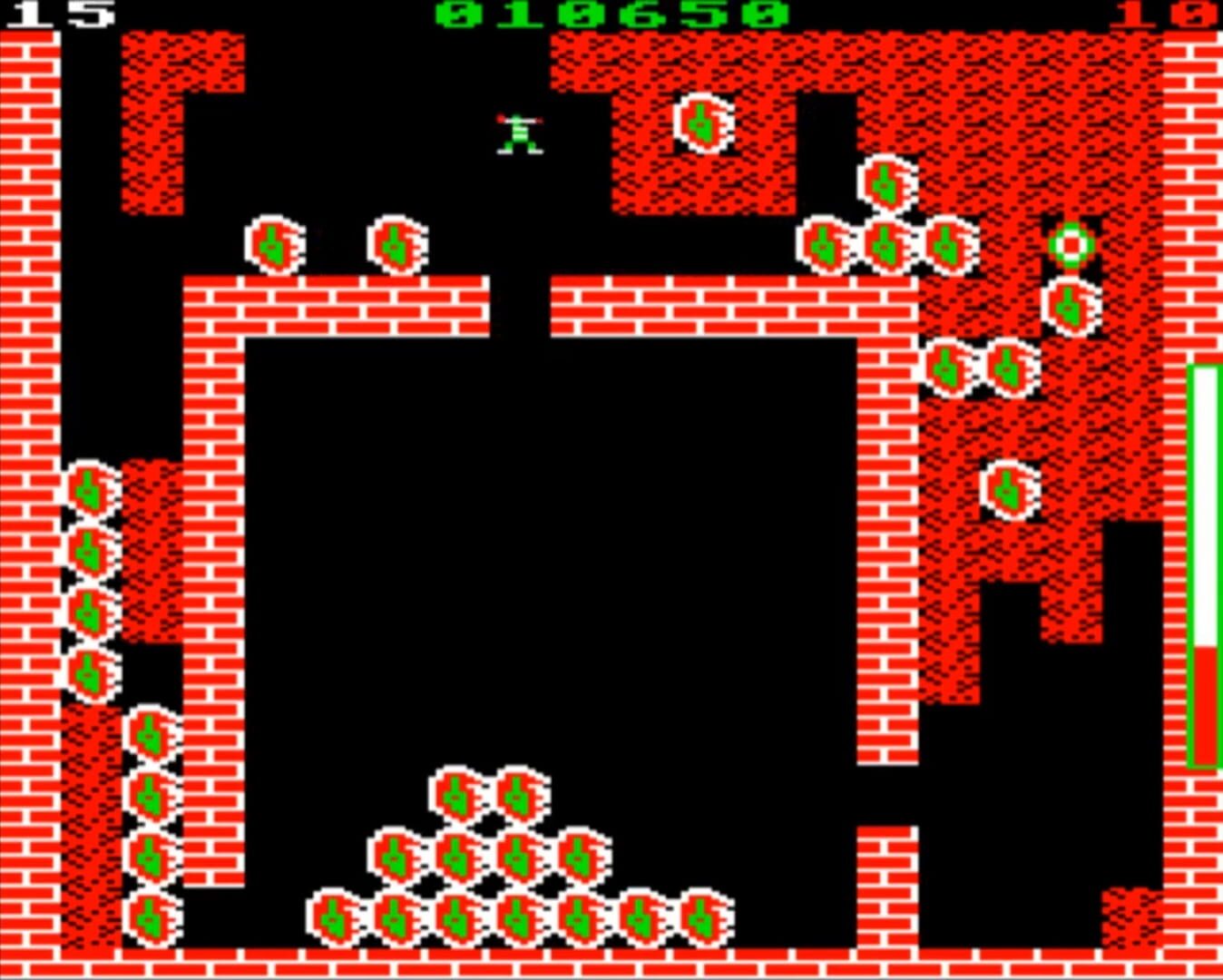1223x980 pixels.
Task: Select the boulder sitting on the upper-left brick platform
Action: (x=272, y=245)
